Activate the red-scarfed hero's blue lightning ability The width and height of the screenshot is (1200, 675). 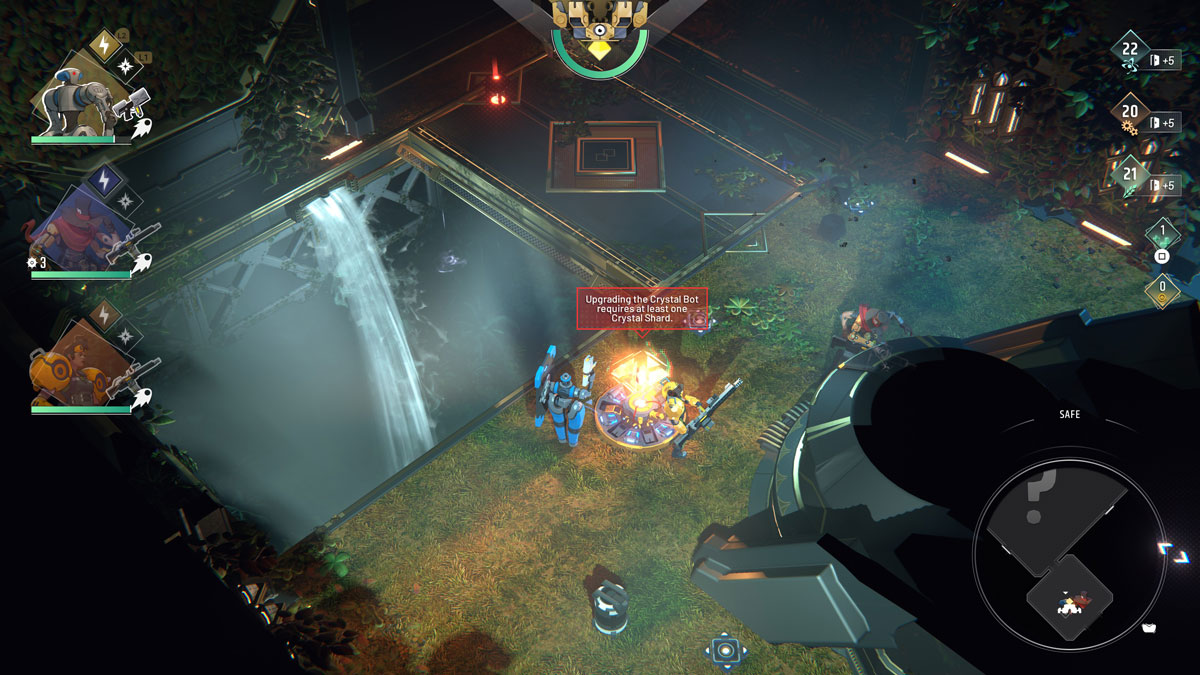point(104,180)
